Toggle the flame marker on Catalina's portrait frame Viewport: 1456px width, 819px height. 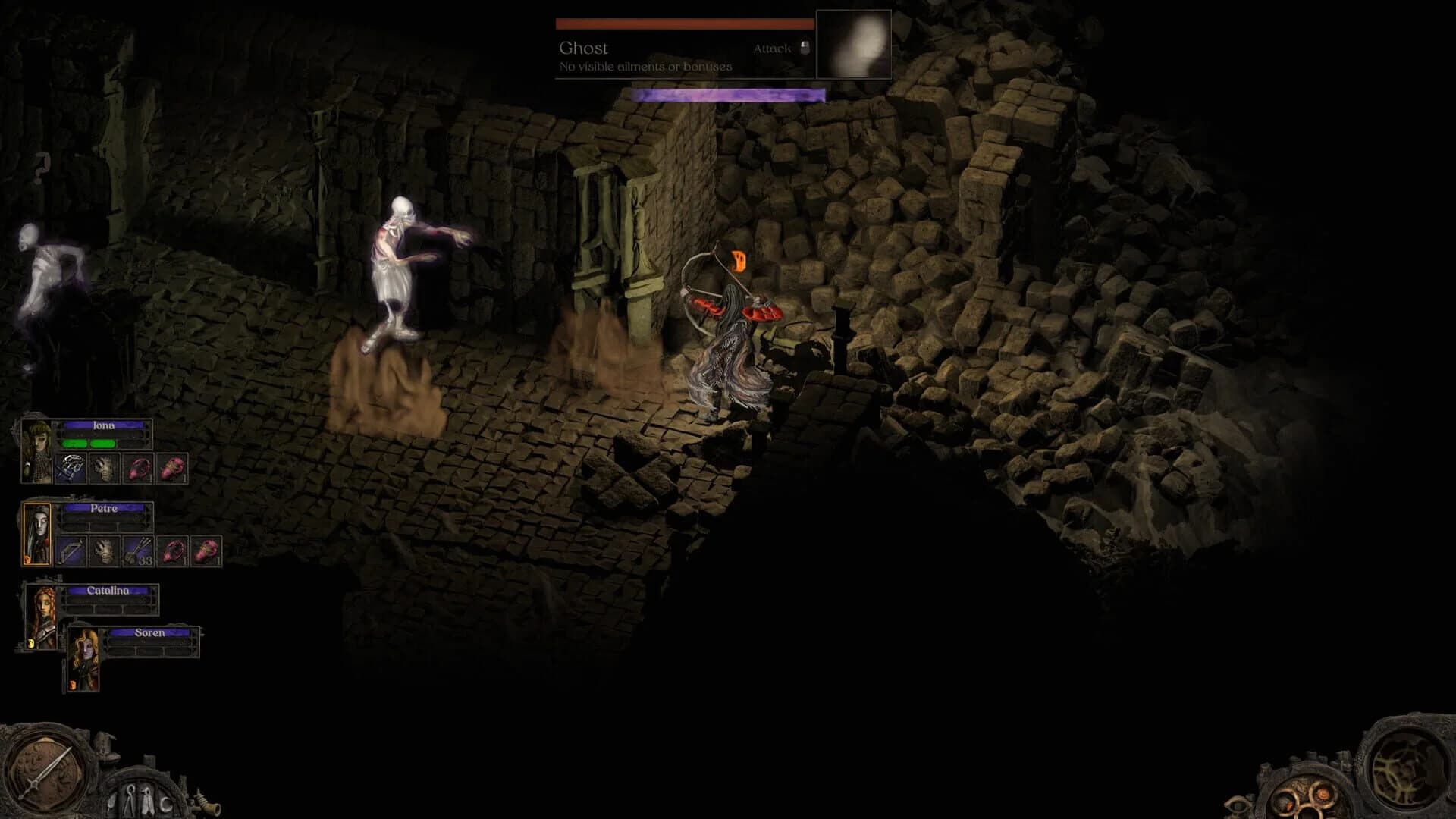click(x=33, y=642)
